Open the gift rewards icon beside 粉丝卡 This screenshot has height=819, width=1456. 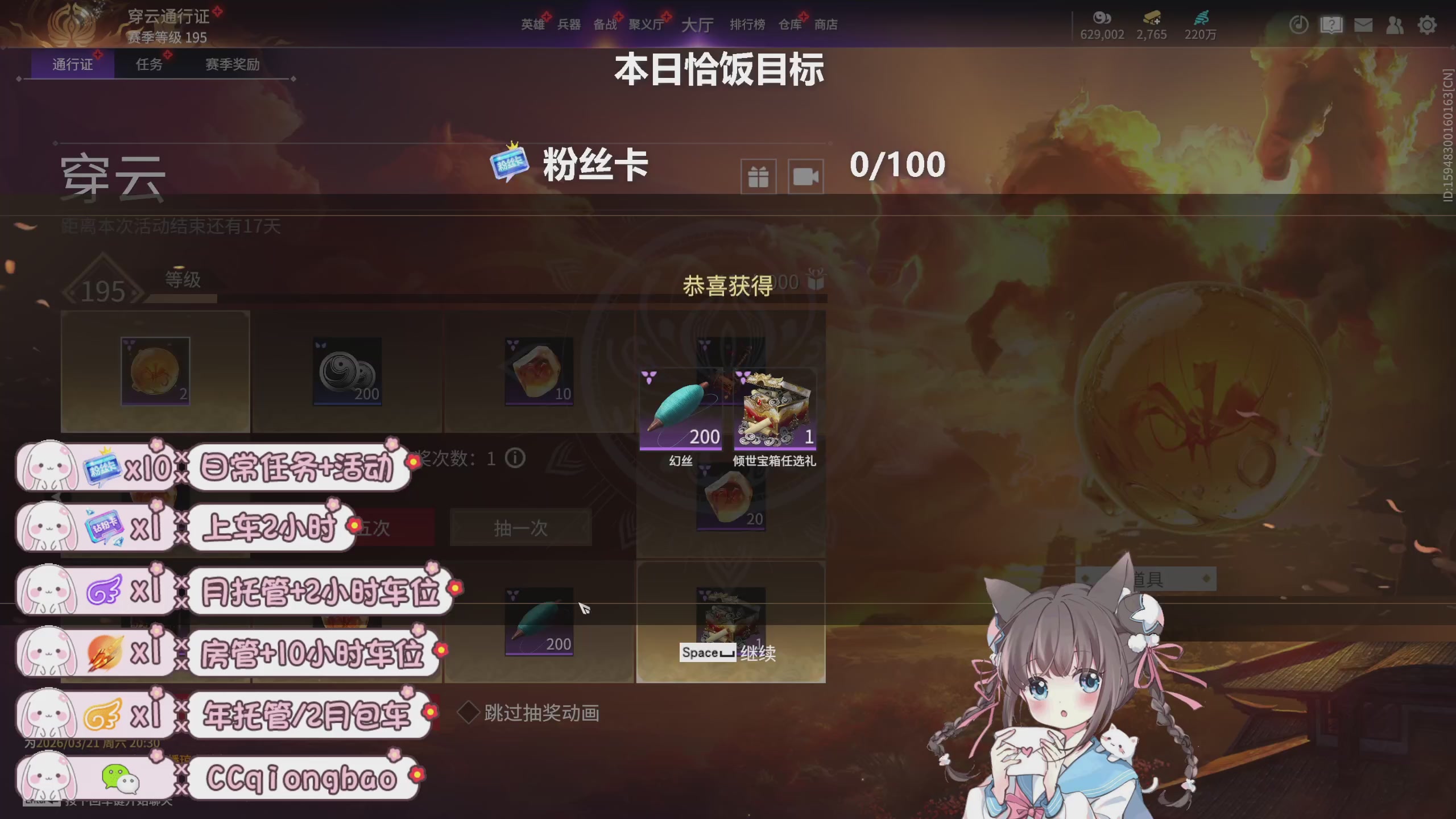[x=758, y=175]
